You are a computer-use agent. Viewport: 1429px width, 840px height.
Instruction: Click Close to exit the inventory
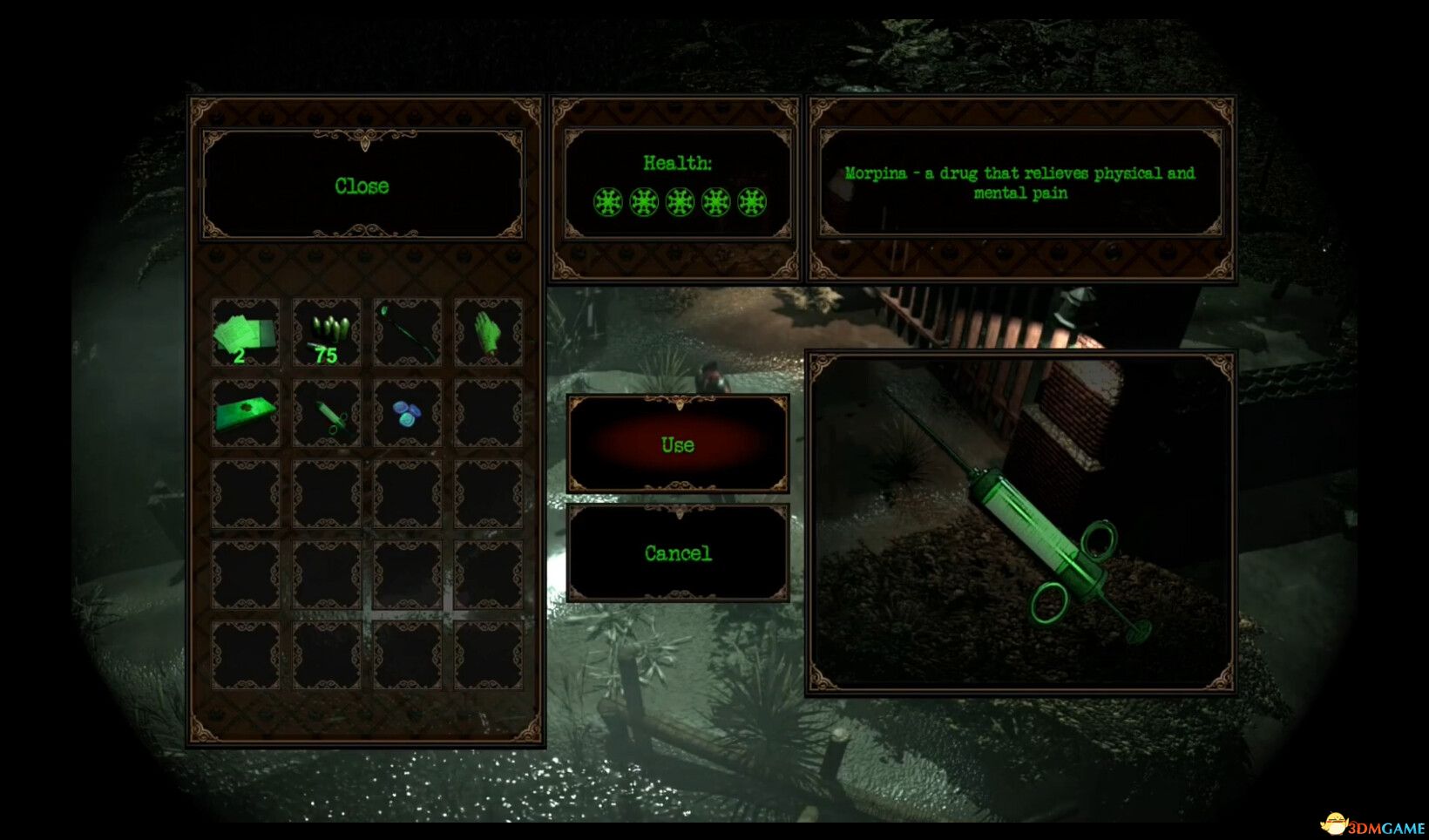point(362,185)
